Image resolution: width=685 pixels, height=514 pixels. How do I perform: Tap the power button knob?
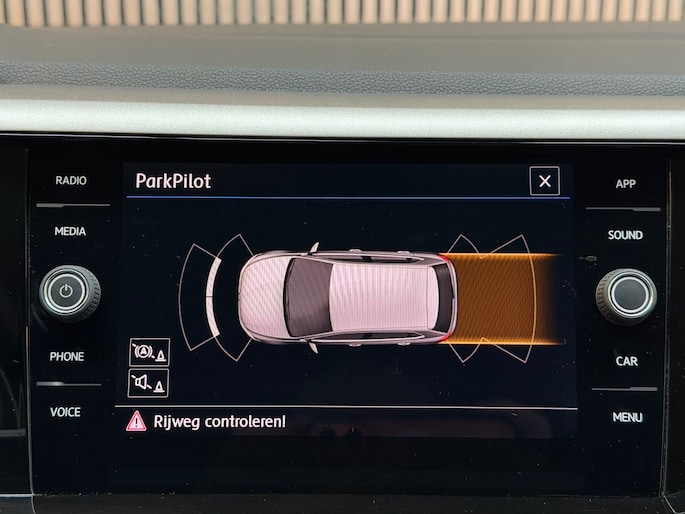tap(69, 293)
